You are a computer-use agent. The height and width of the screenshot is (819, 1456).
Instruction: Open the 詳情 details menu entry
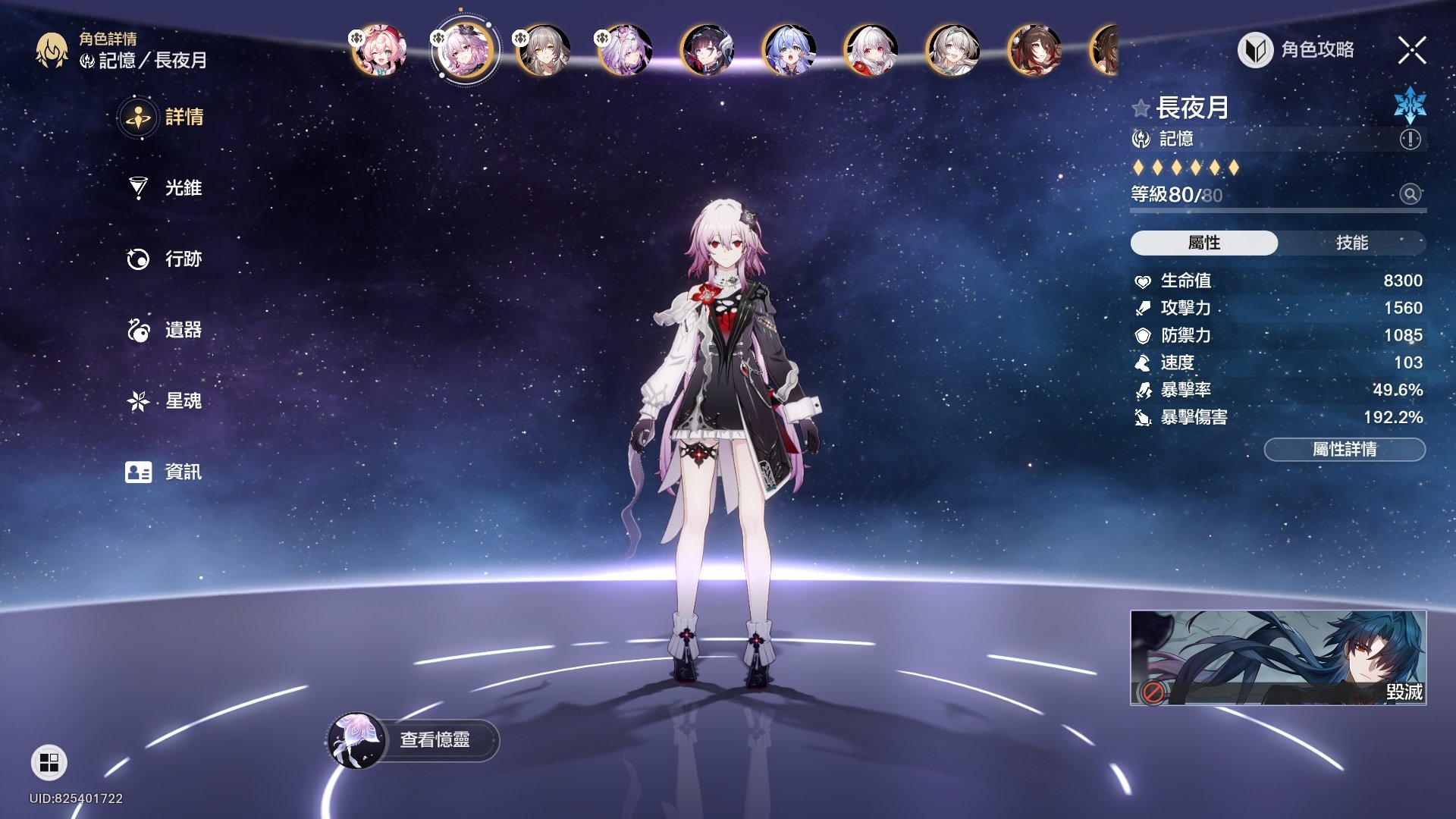pos(163,118)
